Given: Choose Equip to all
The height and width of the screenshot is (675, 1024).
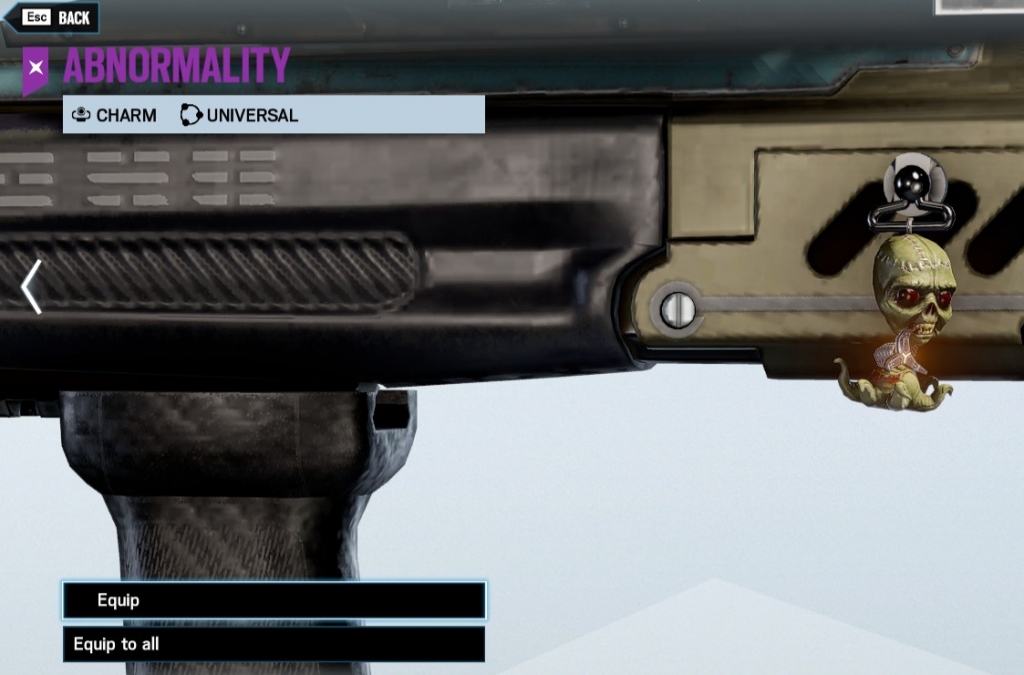Looking at the screenshot, I should [x=274, y=644].
